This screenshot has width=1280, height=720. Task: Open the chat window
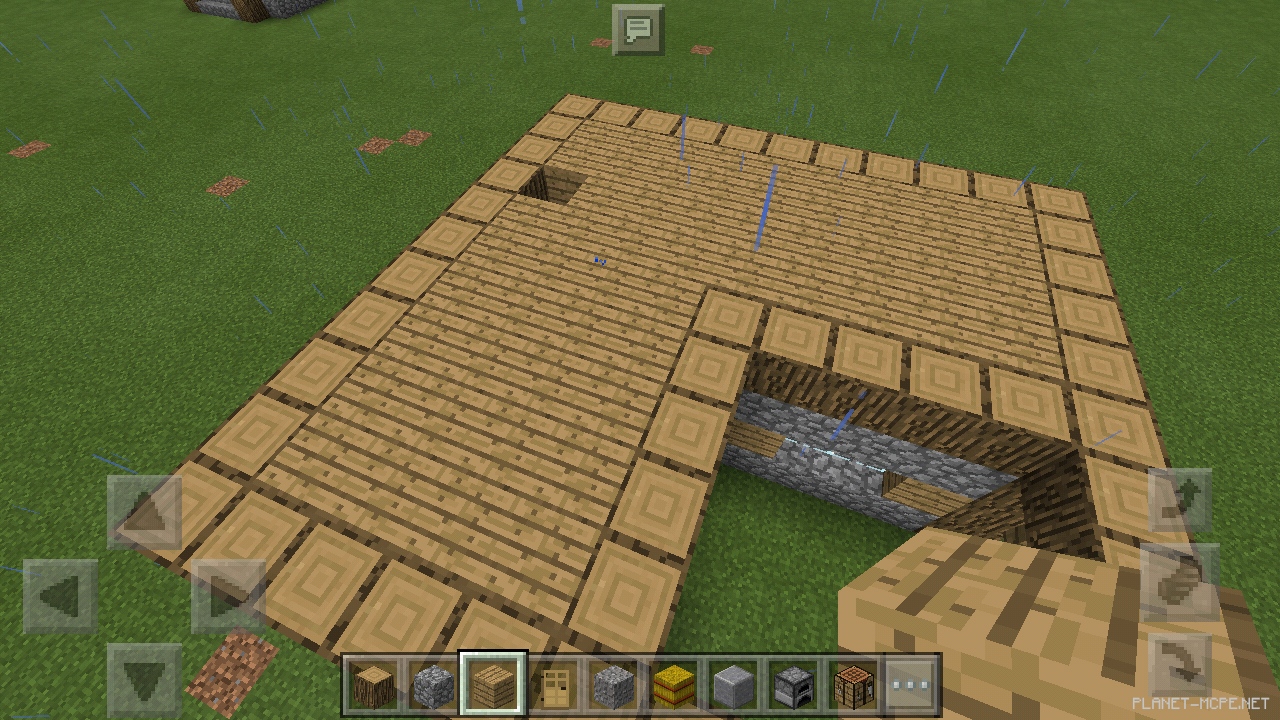click(637, 30)
